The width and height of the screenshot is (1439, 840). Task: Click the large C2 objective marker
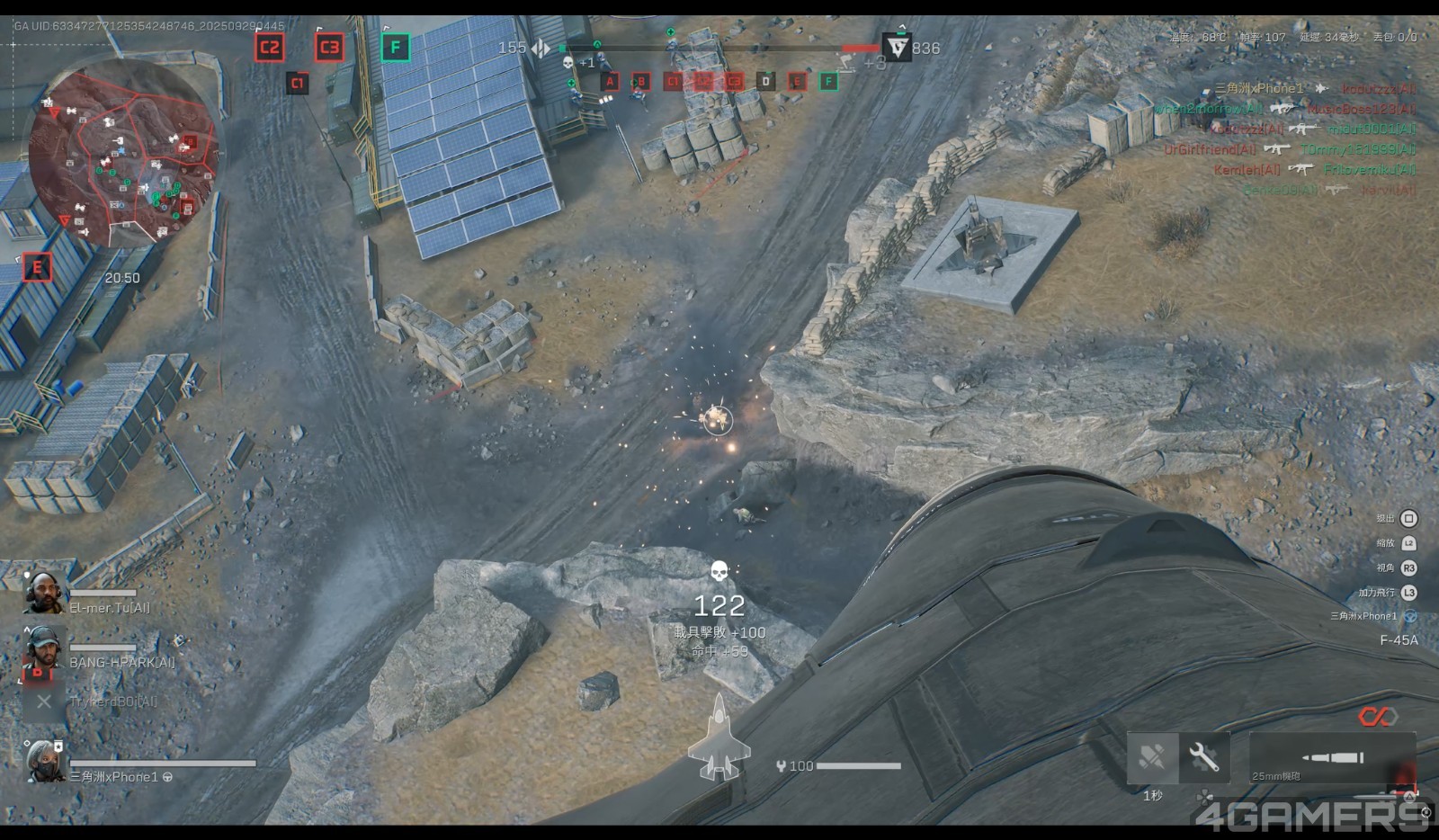tap(269, 48)
